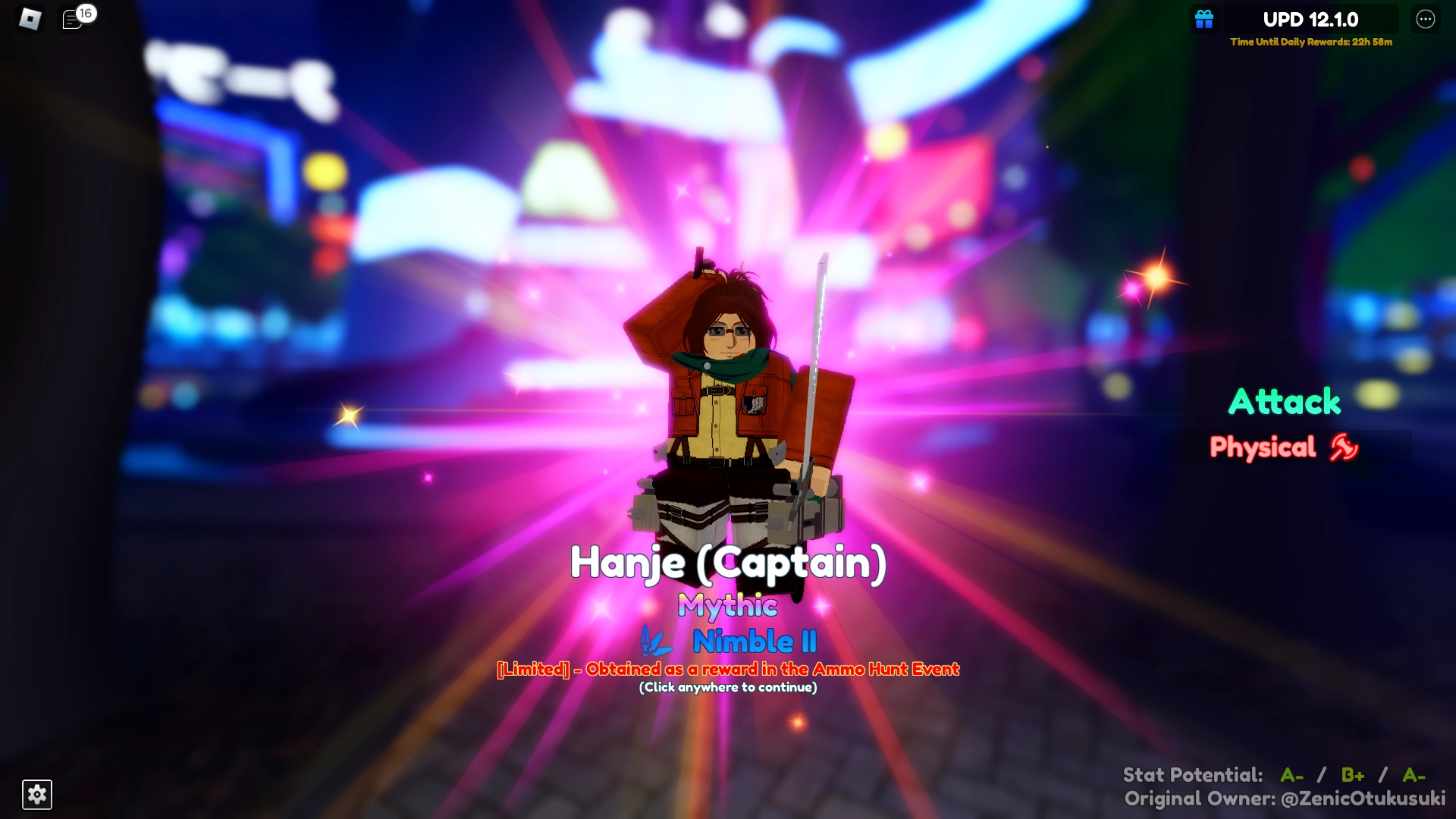Click the Limited Ammo Hunt Event reward text
The height and width of the screenshot is (819, 1456).
727,669
